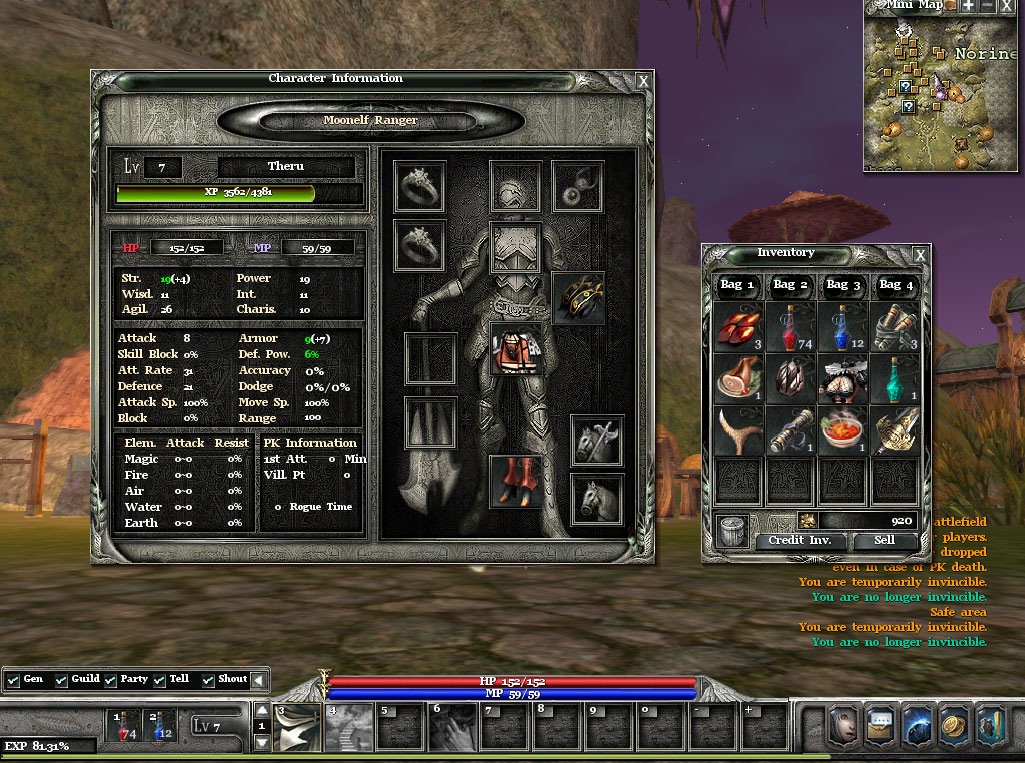Close the Mini Map window

[1007, 6]
